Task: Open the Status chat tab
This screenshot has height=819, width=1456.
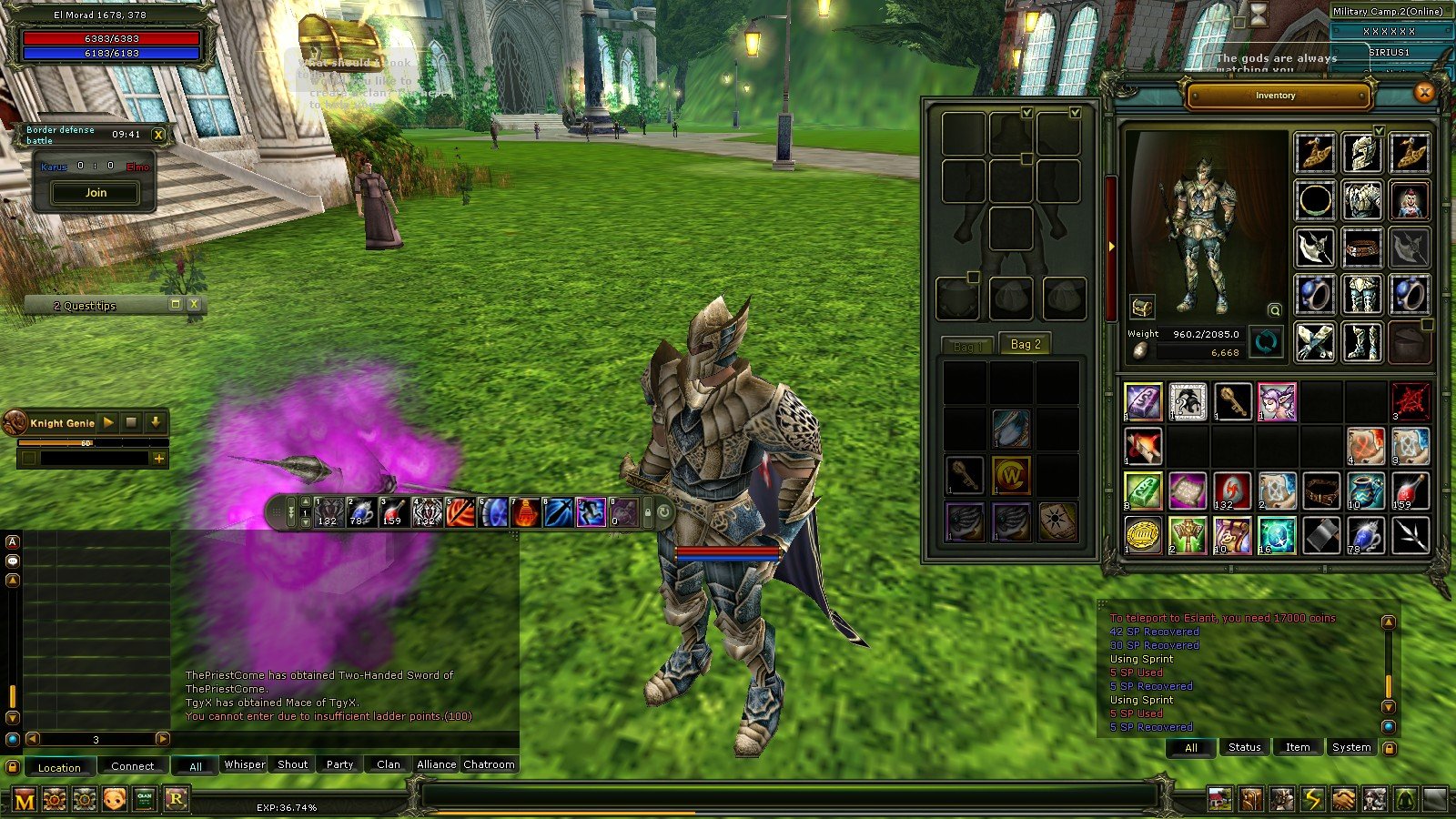Action: 1243,746
